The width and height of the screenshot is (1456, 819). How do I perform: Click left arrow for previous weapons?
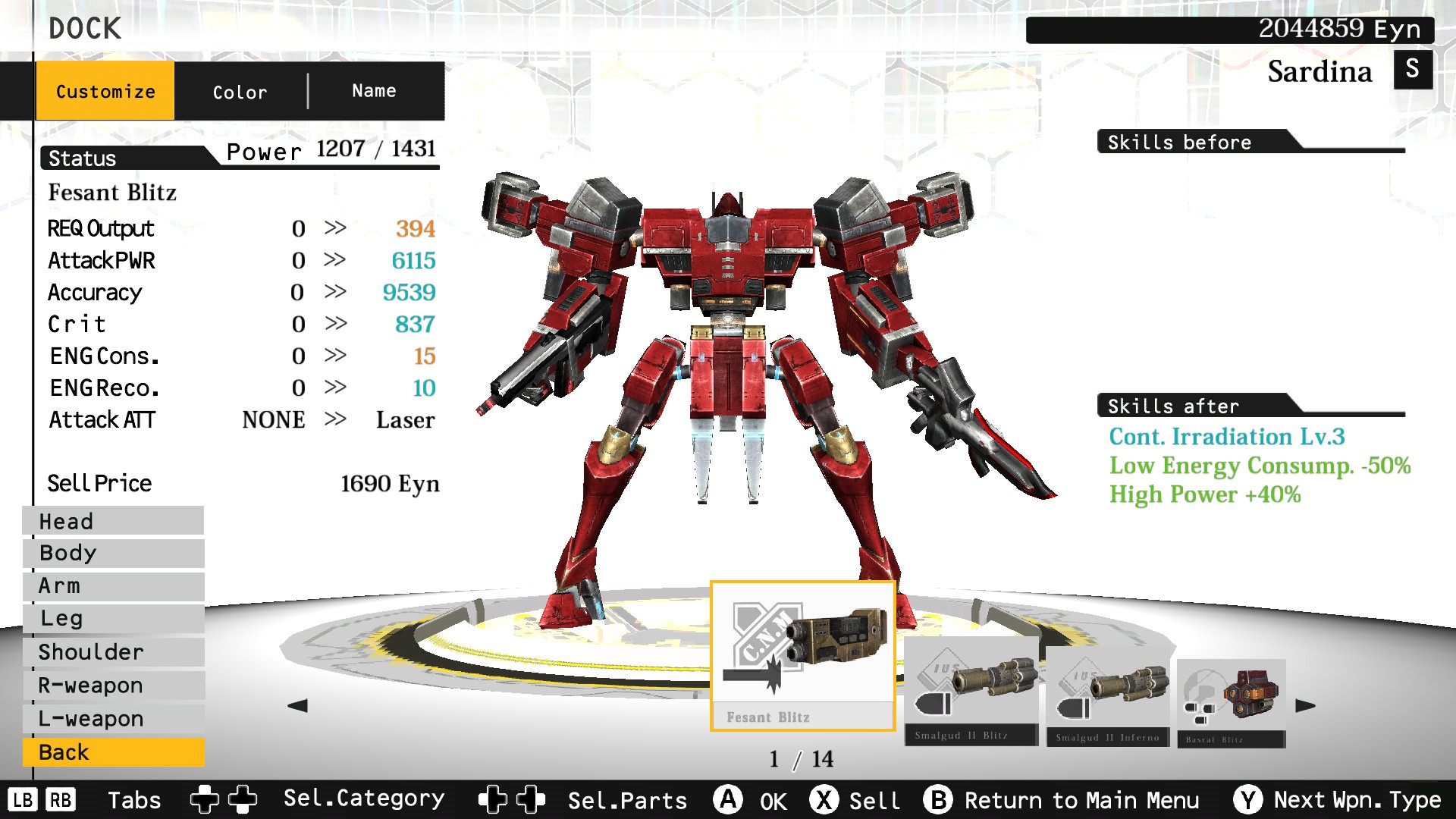pos(299,705)
